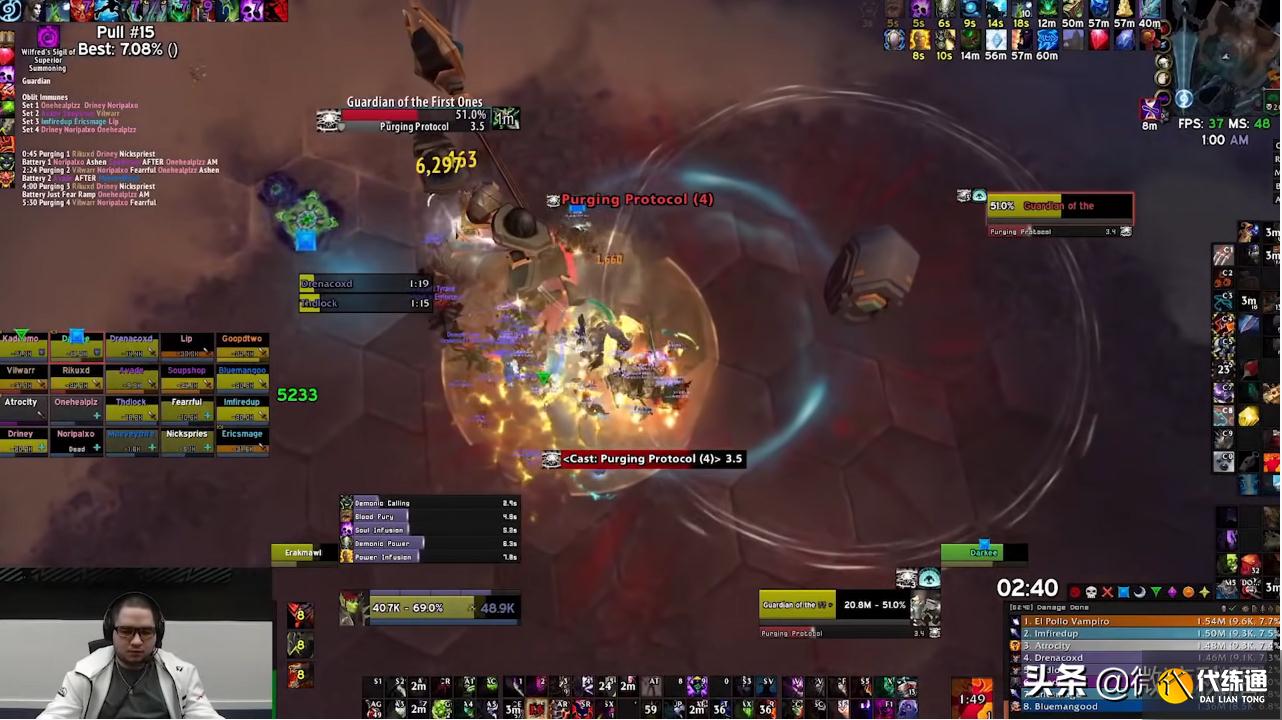1282x720 pixels.
Task: Choose the blue square world marker
Action: pyautogui.click(x=1123, y=592)
